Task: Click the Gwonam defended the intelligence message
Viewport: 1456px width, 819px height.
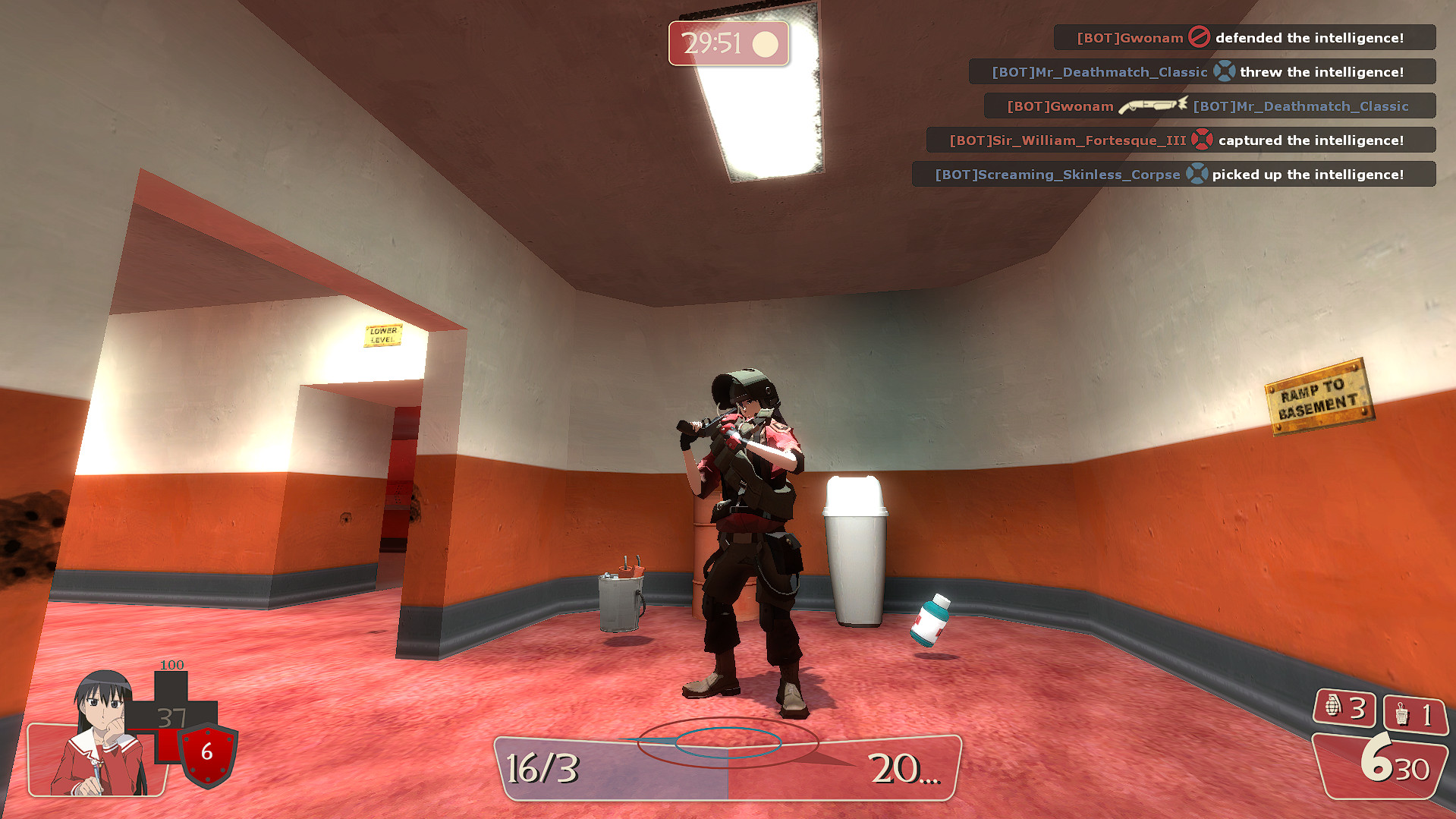Action: tap(1244, 37)
